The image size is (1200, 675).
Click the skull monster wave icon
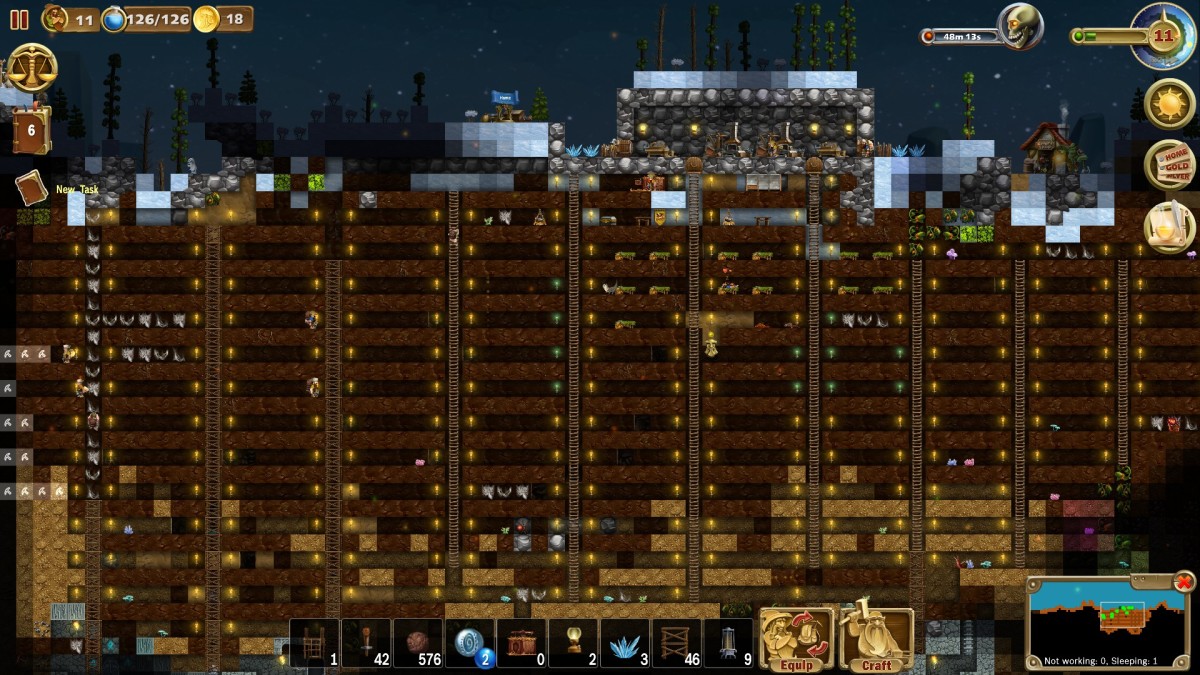1020,26
